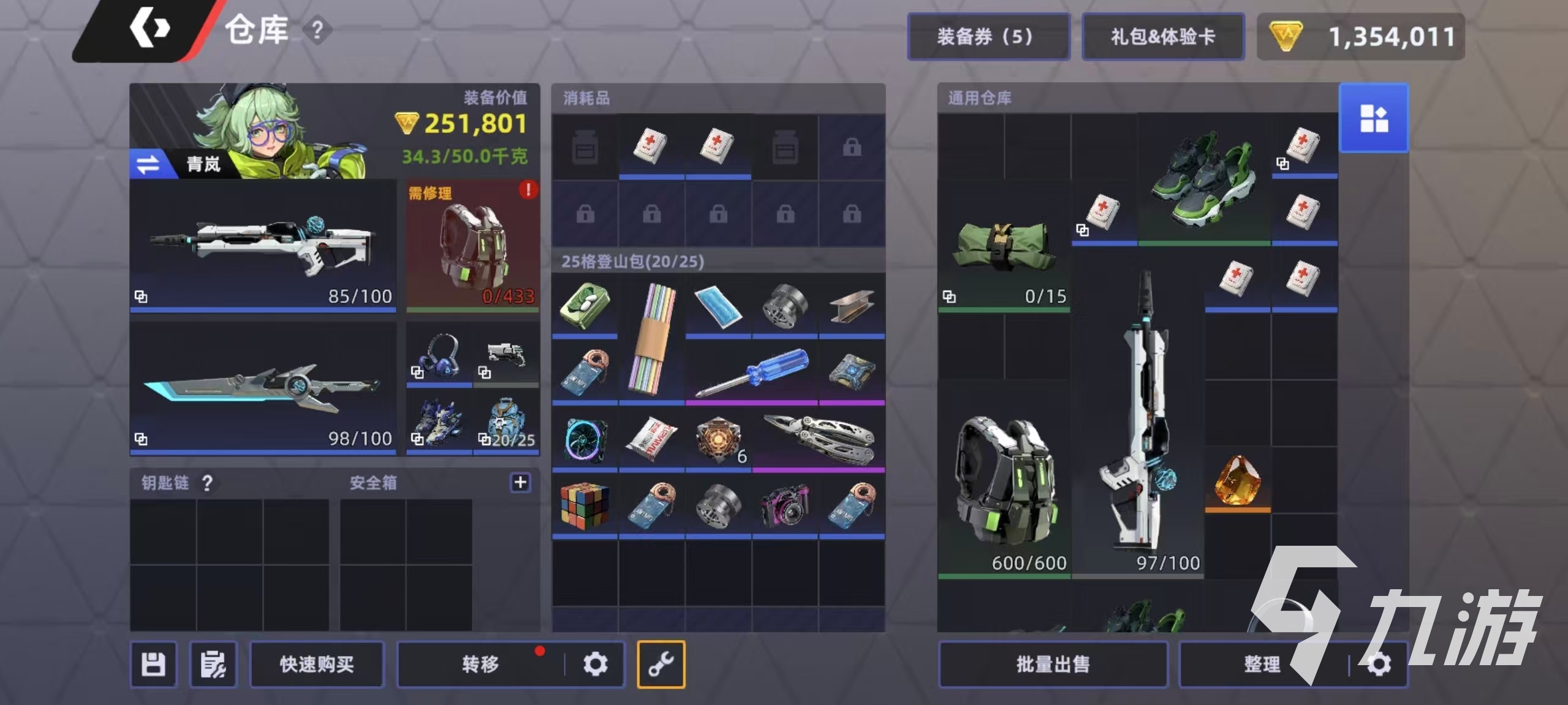
Task: Expand the safety box with the plus icon
Action: (x=520, y=483)
